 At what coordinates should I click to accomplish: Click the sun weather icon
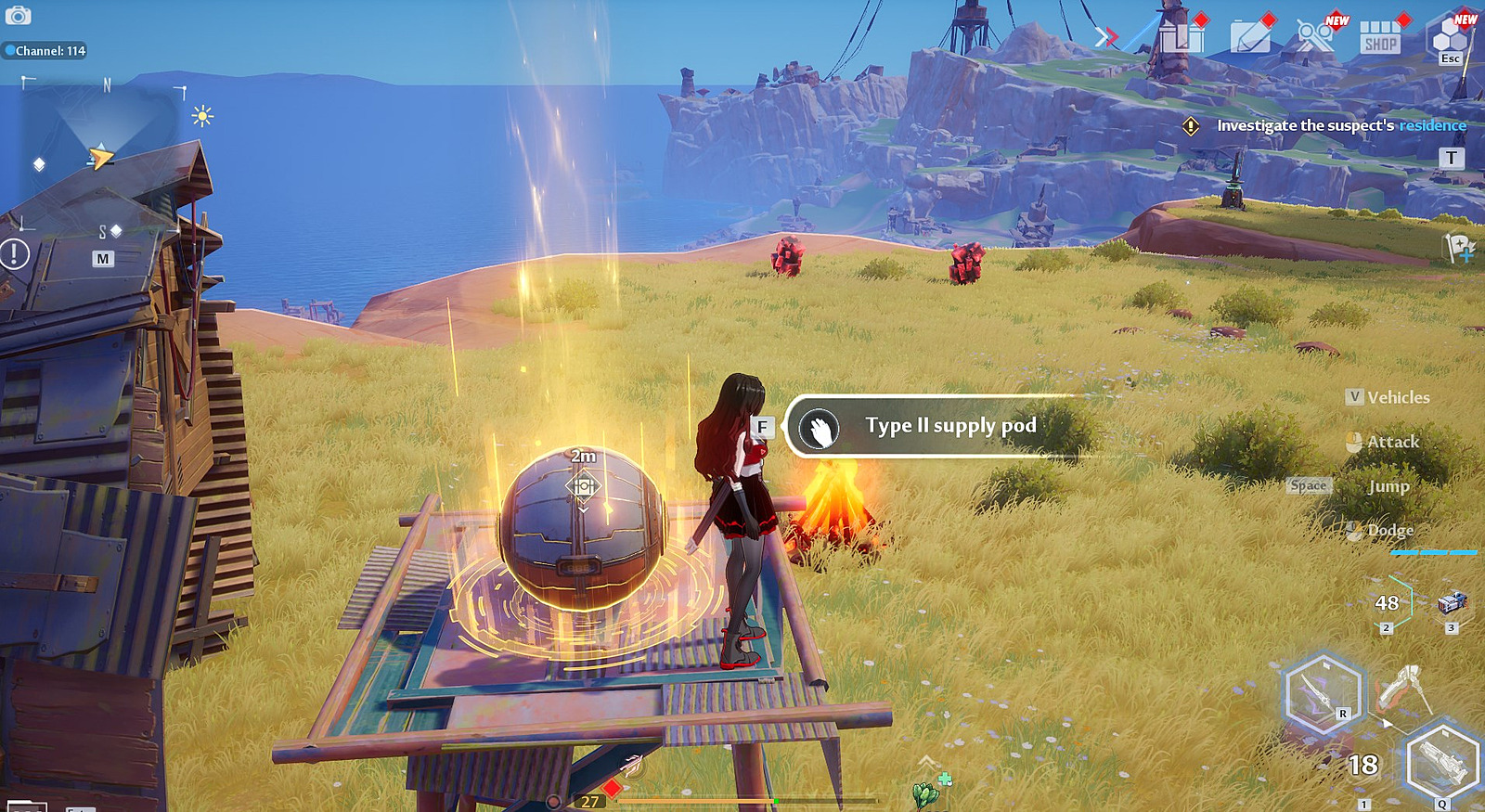pyautogui.click(x=202, y=116)
